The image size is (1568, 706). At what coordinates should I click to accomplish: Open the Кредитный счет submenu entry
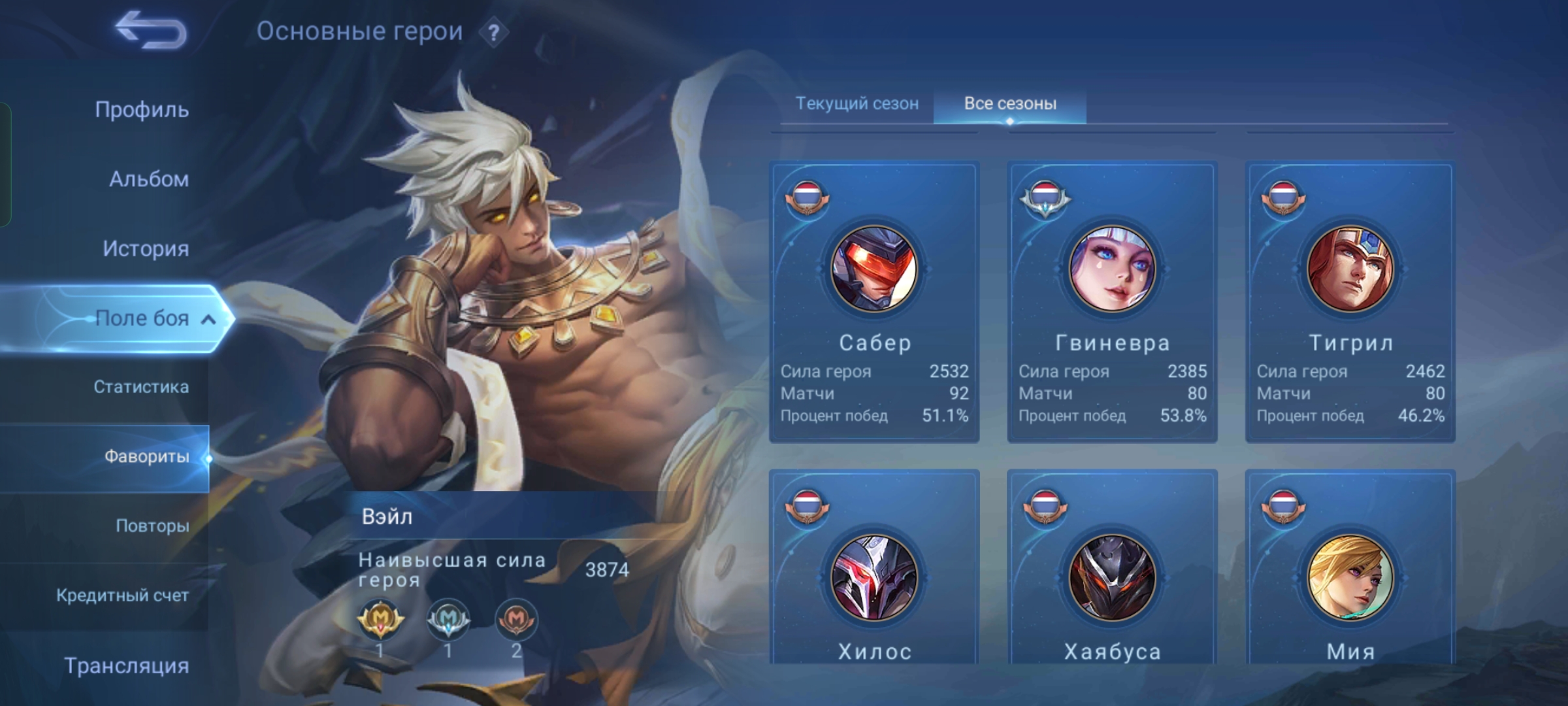[x=122, y=596]
